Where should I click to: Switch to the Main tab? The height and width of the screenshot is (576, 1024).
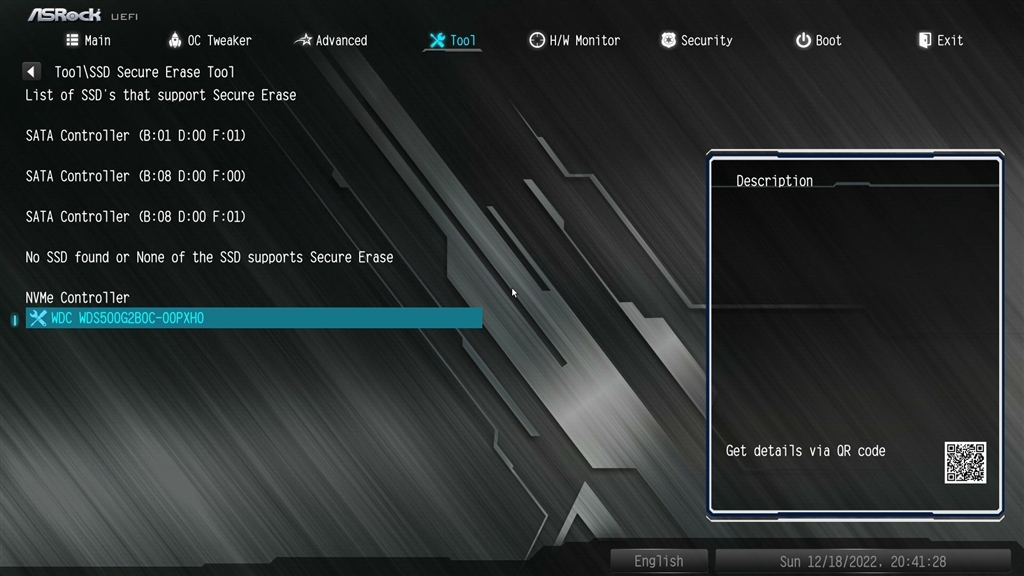(88, 40)
